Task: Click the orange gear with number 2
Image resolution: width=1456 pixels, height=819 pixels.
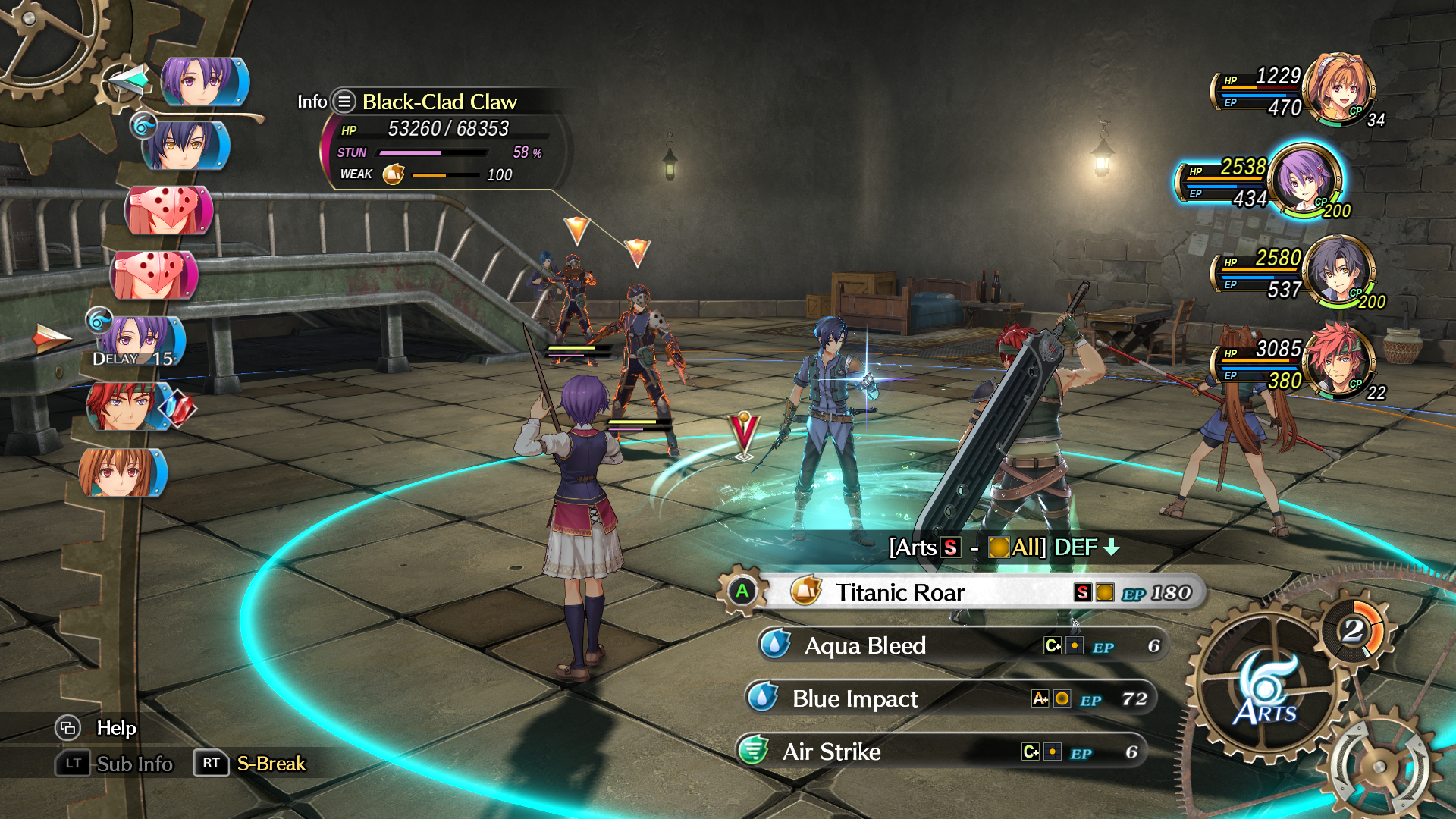Action: pos(1354,630)
